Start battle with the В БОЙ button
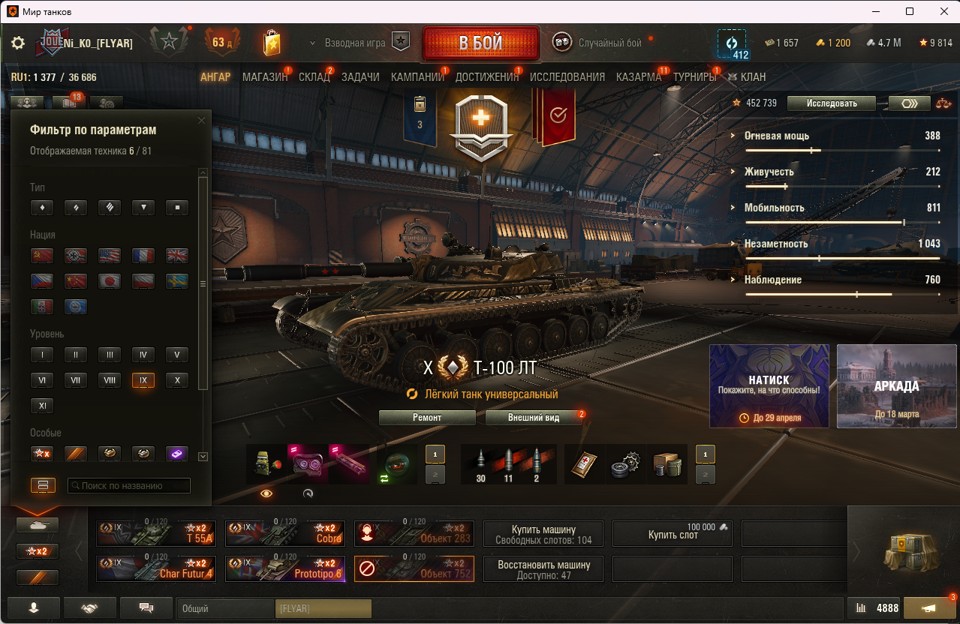The width and height of the screenshot is (960, 624). tap(480, 44)
